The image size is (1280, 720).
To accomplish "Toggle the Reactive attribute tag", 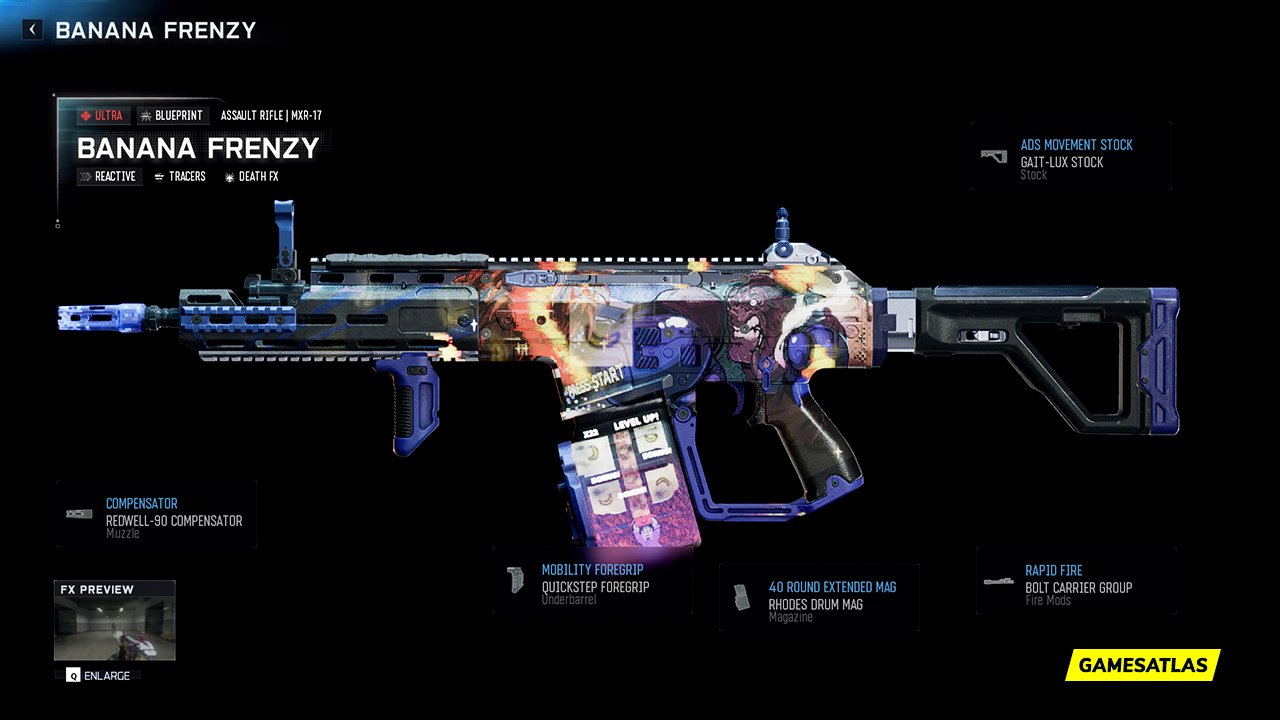I will click(109, 176).
